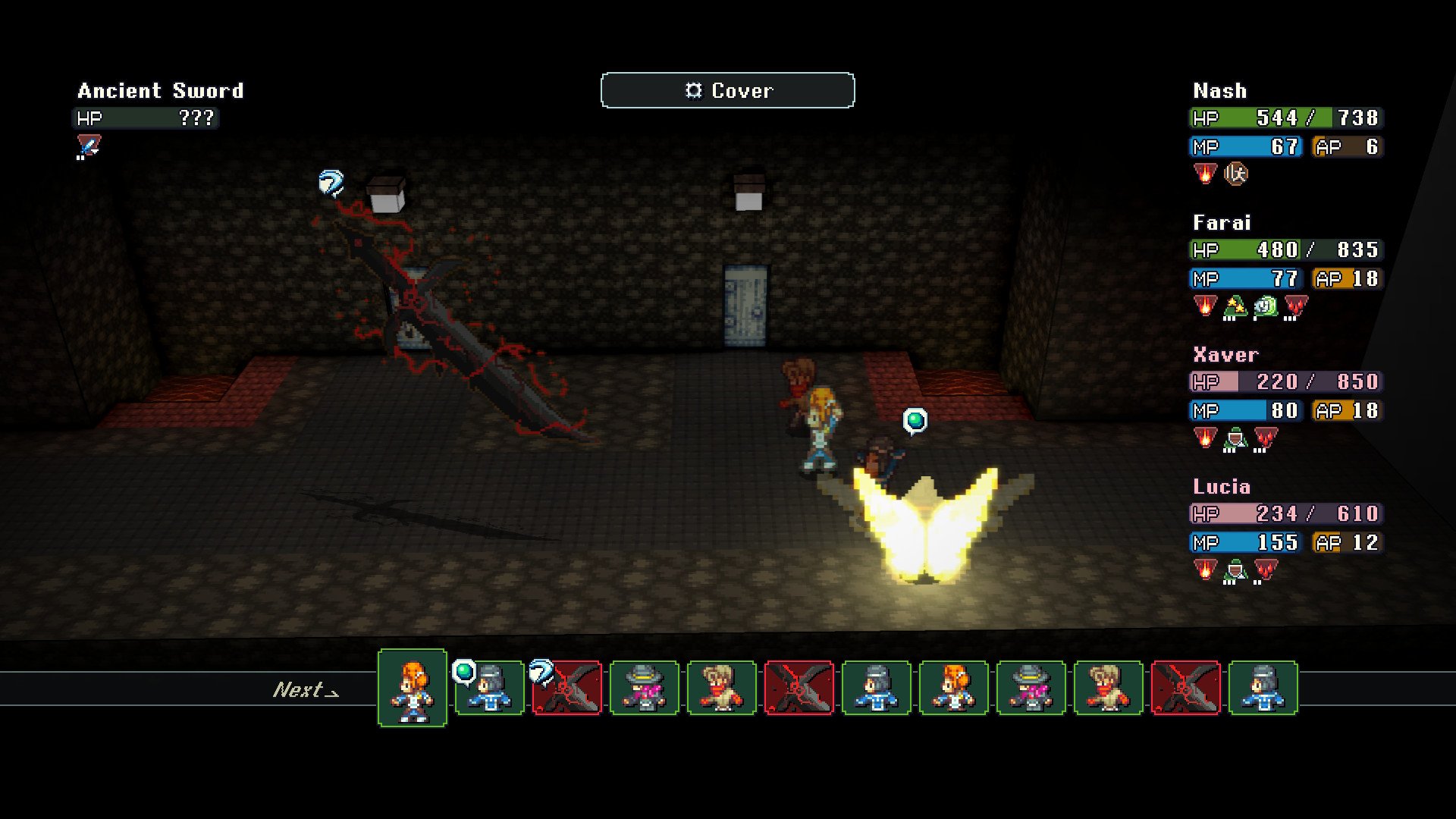Select the enlarged current-turn portrait in turn order

tap(413, 688)
